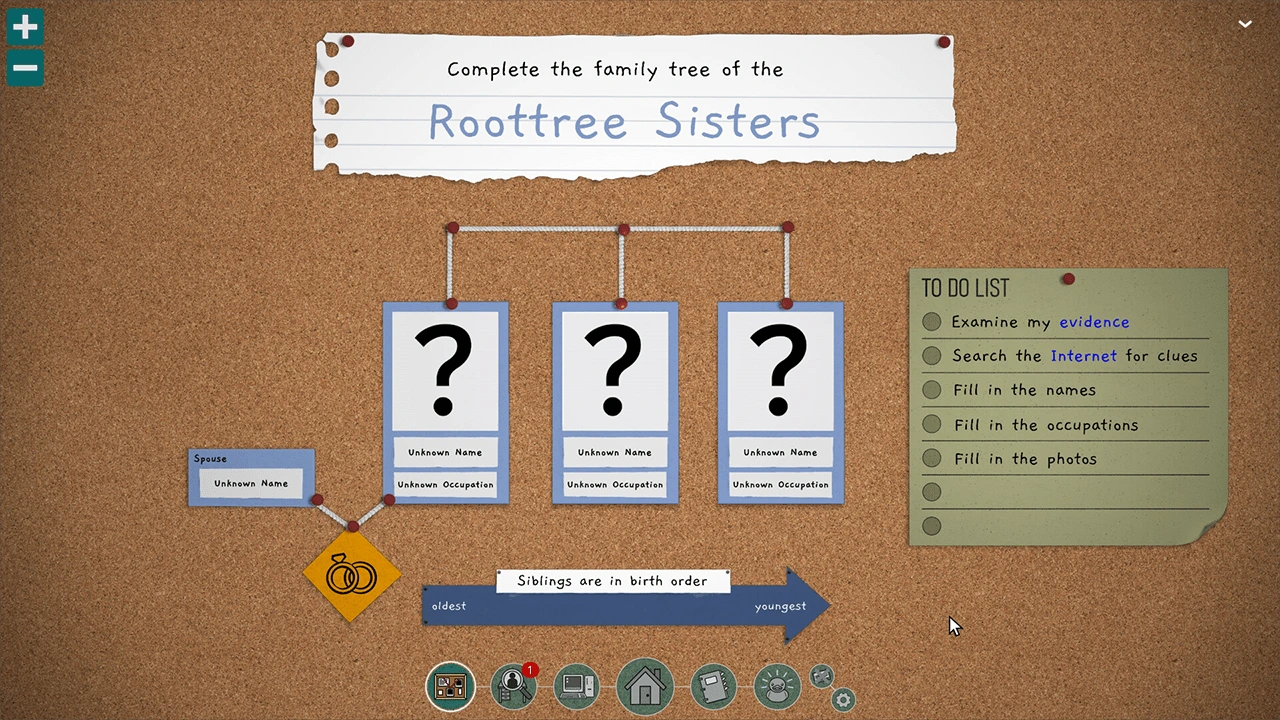Check off 'Fill in the occupations' task
The image size is (1280, 720).
(931, 424)
